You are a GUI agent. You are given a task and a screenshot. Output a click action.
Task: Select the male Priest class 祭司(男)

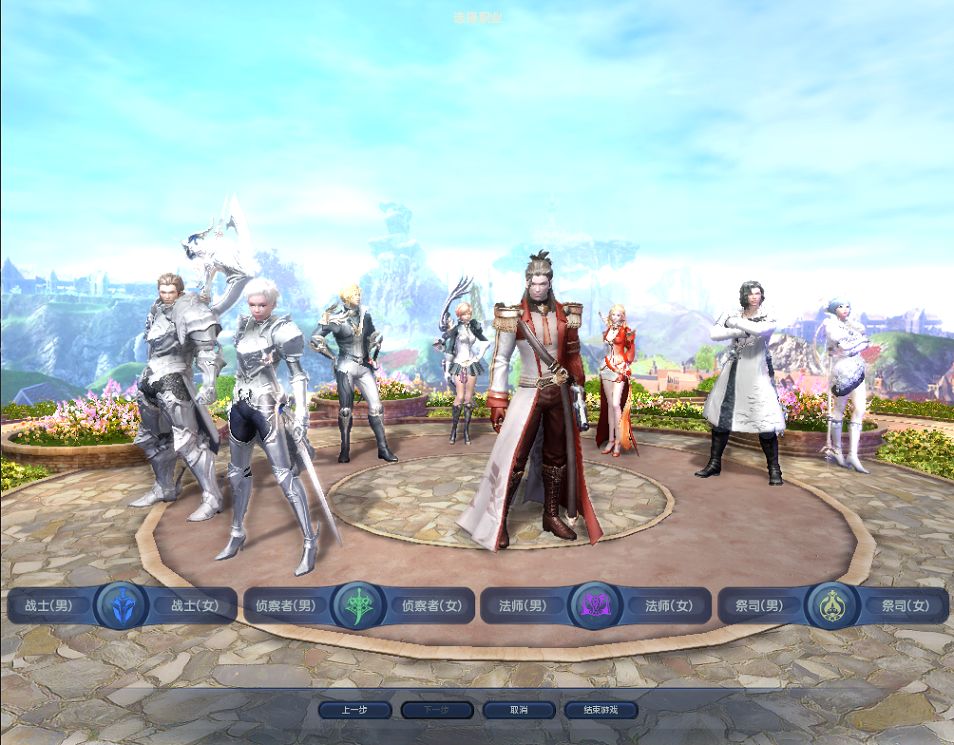(759, 606)
